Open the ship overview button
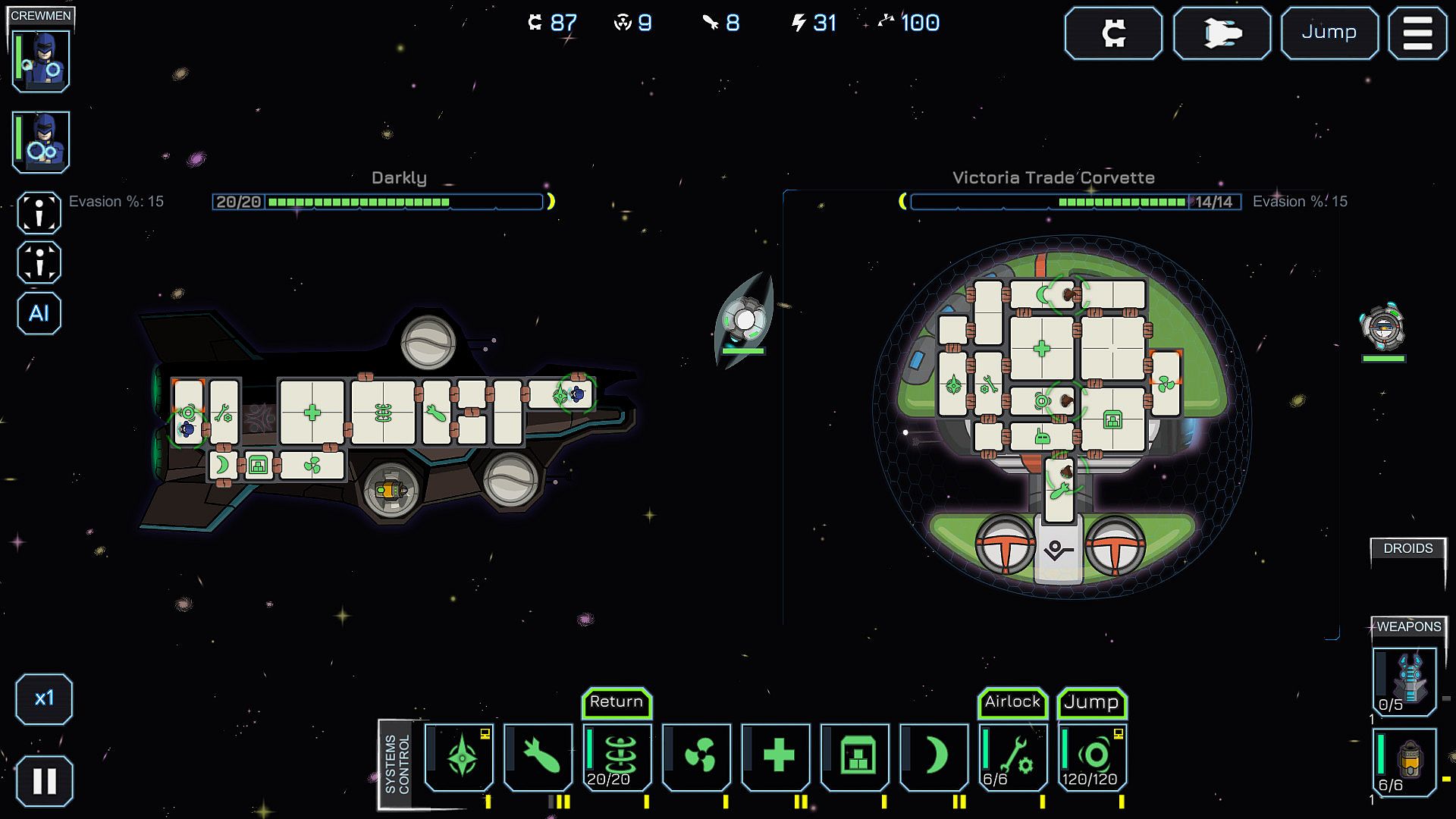The width and height of the screenshot is (1456, 819). point(1221,33)
